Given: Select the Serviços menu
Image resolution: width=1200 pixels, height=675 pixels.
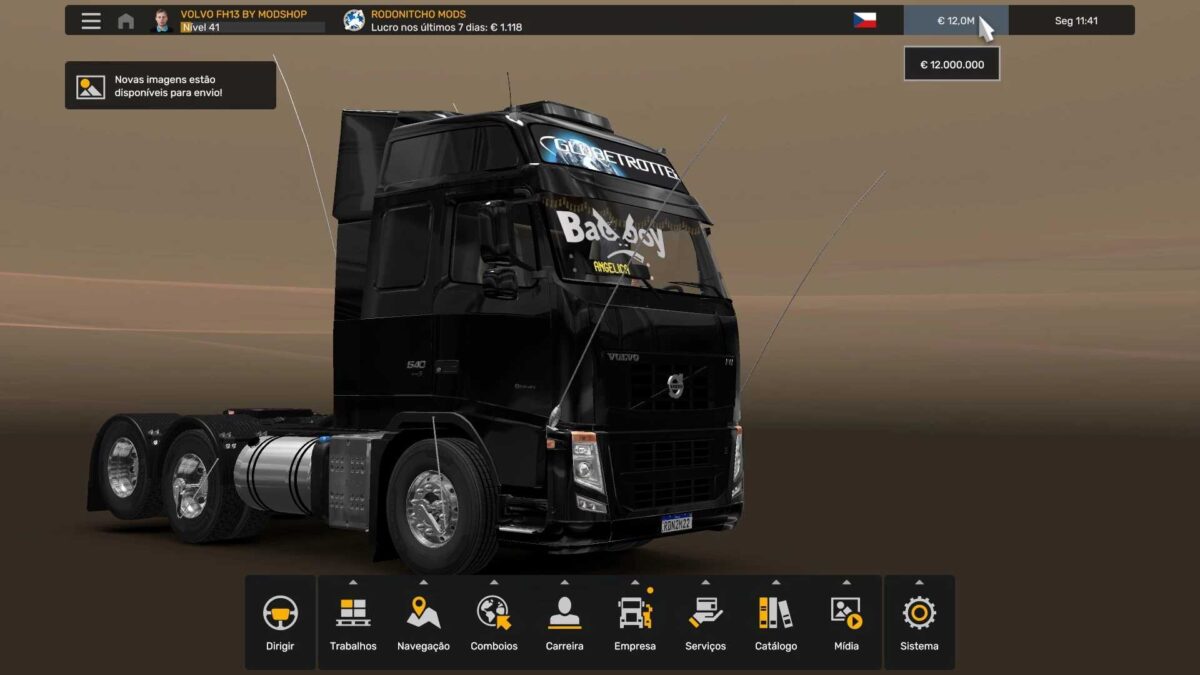Looking at the screenshot, I should click(x=705, y=622).
